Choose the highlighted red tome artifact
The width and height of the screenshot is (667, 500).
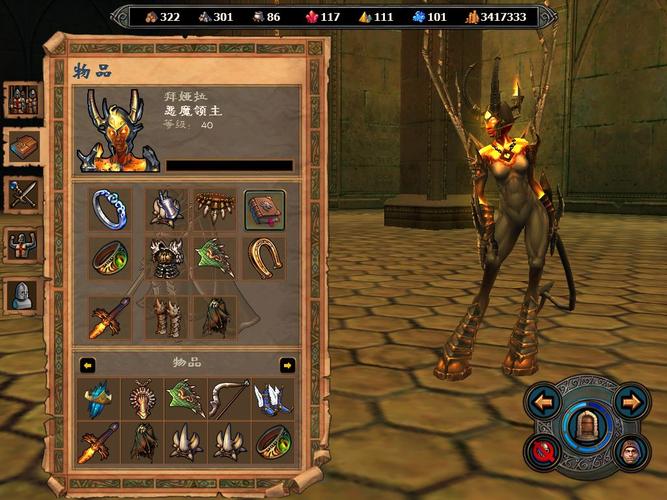point(265,209)
